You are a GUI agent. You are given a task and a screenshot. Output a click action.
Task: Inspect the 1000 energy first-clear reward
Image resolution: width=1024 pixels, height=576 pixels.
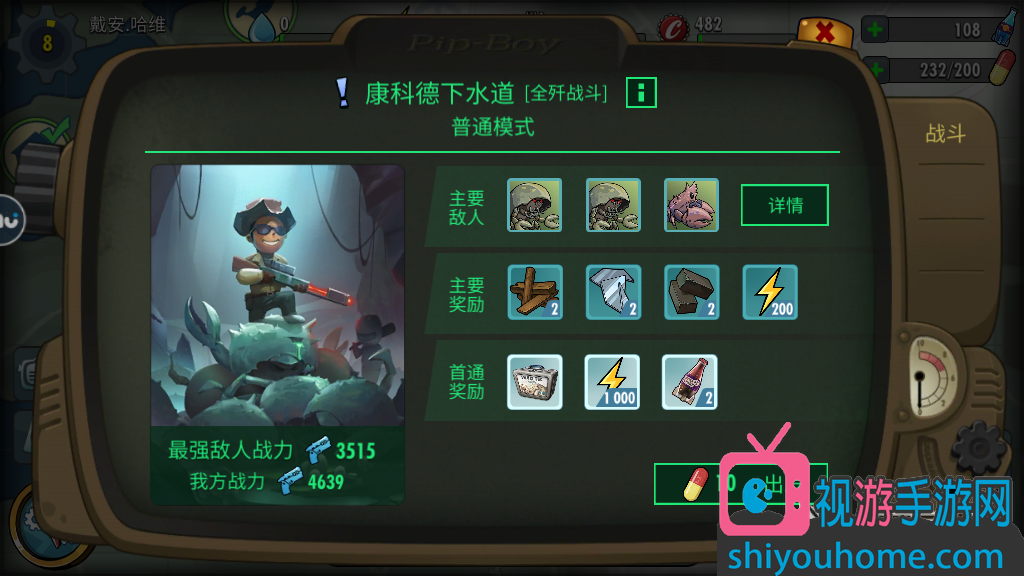(x=613, y=382)
